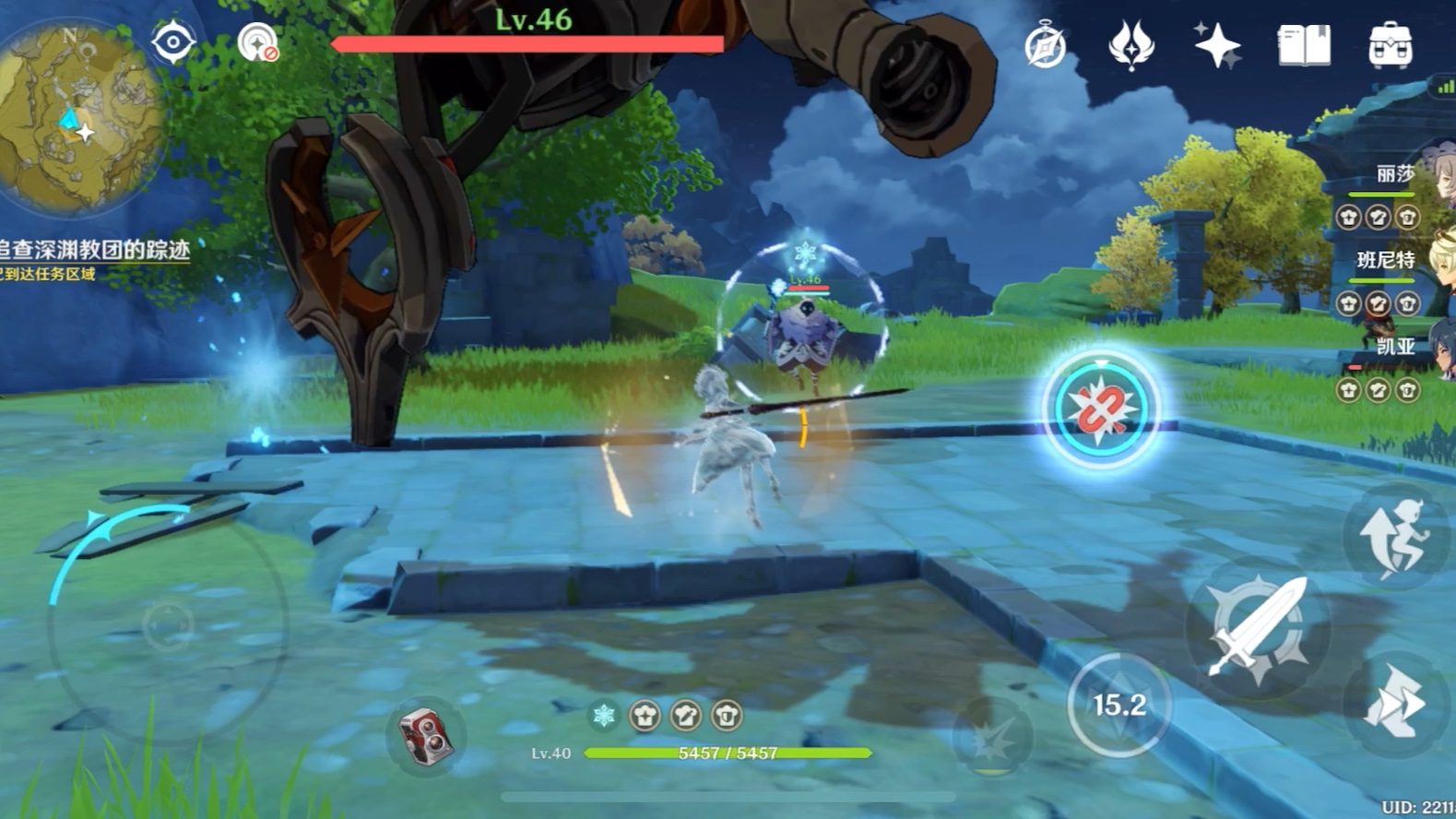Open the 追查深渊教团的踪迹 quest tracker

(94, 250)
